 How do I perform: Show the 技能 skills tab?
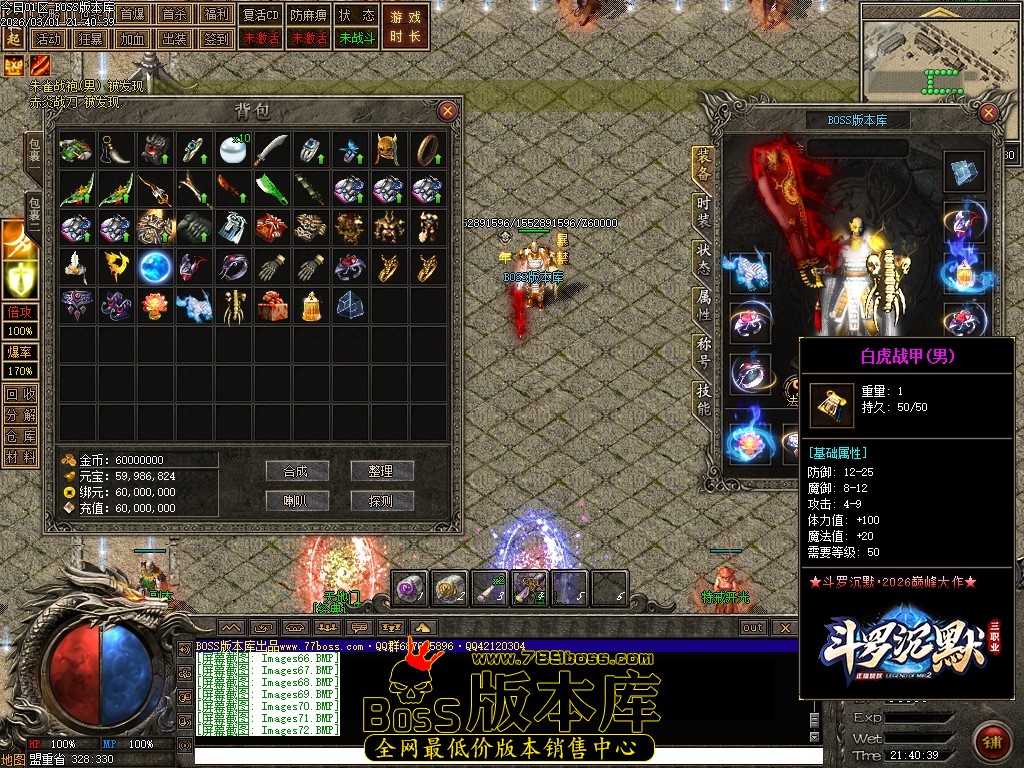704,398
